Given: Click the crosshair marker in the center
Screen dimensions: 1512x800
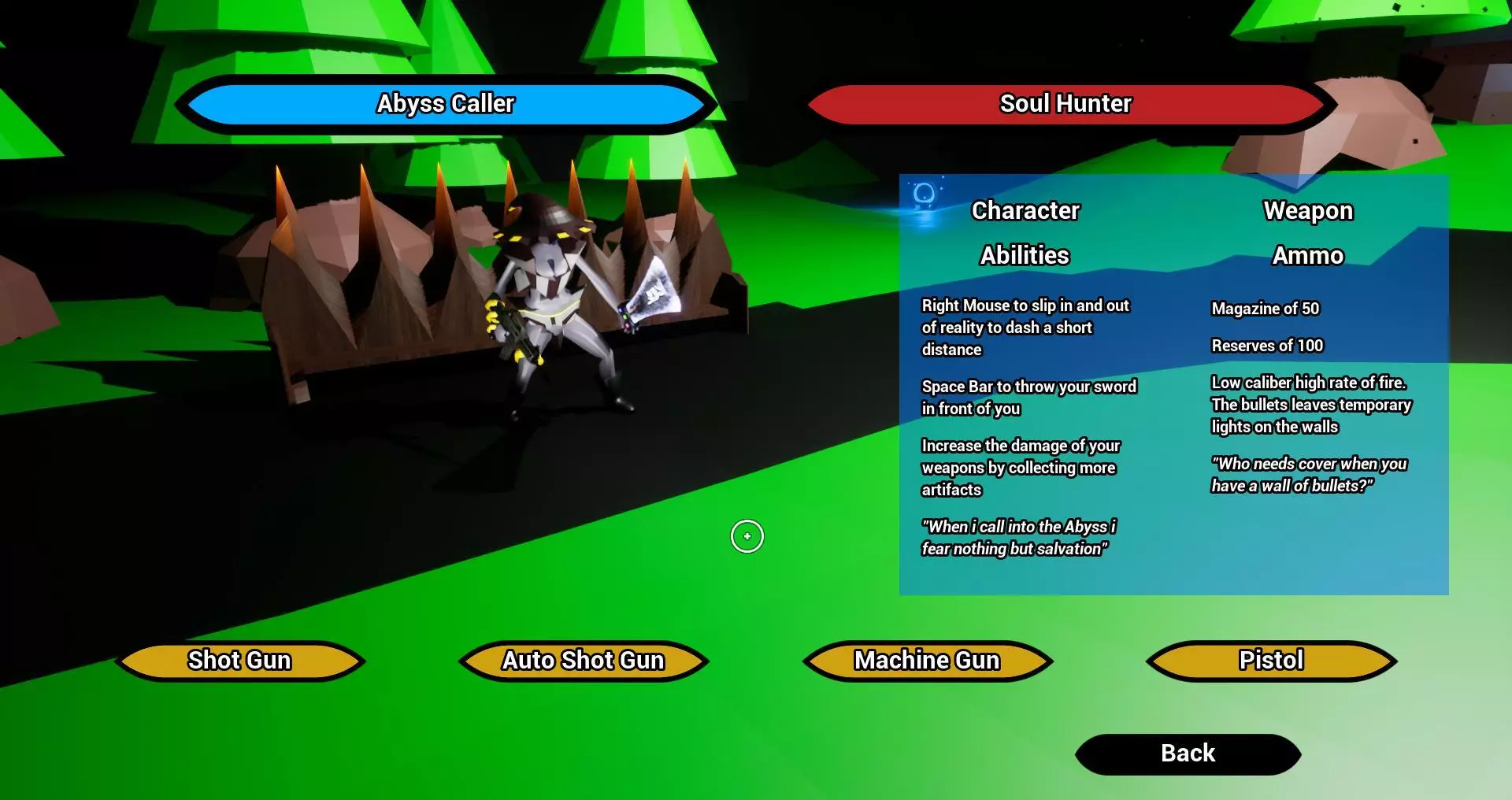Looking at the screenshot, I should (747, 536).
